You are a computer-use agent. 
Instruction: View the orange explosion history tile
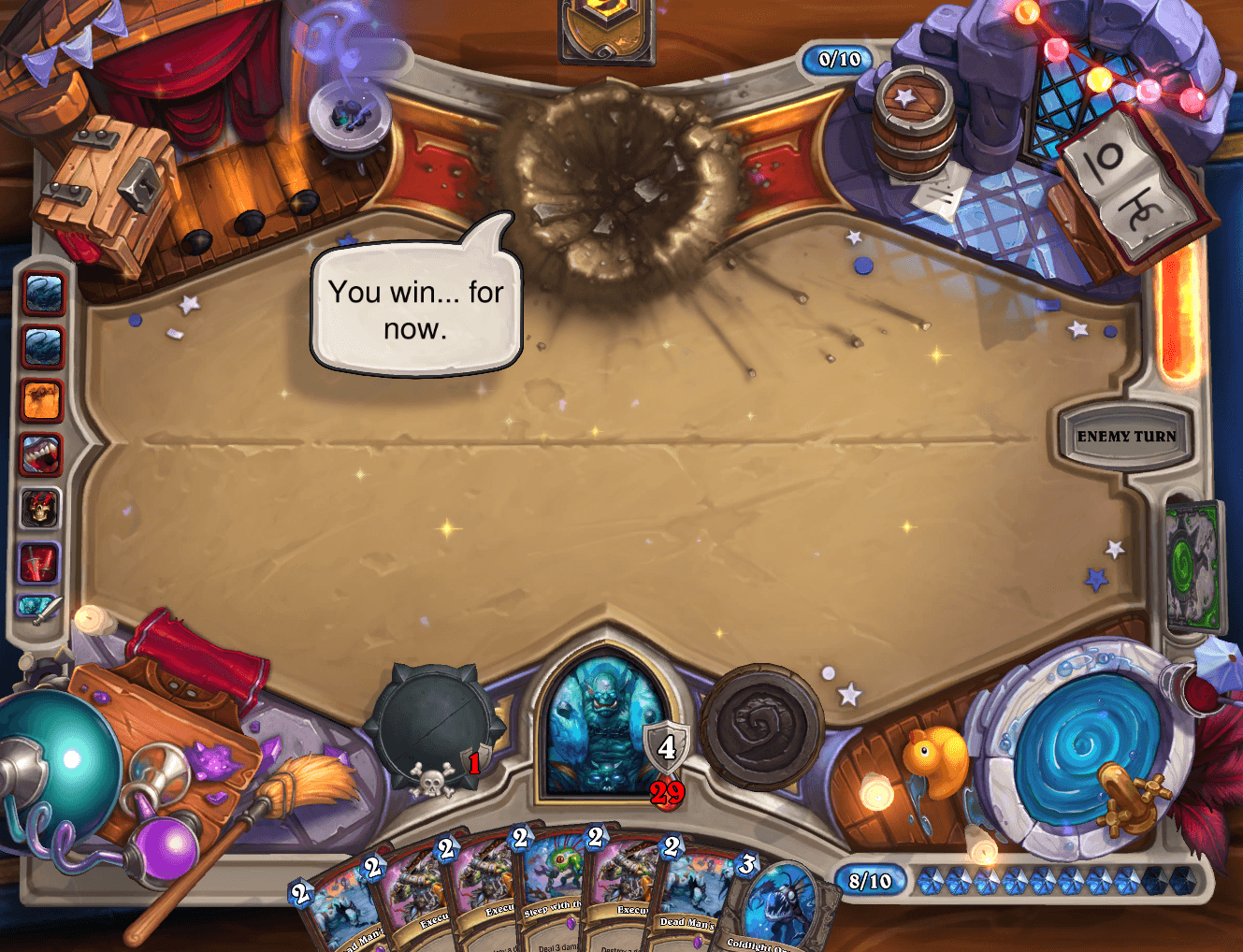click(x=41, y=401)
